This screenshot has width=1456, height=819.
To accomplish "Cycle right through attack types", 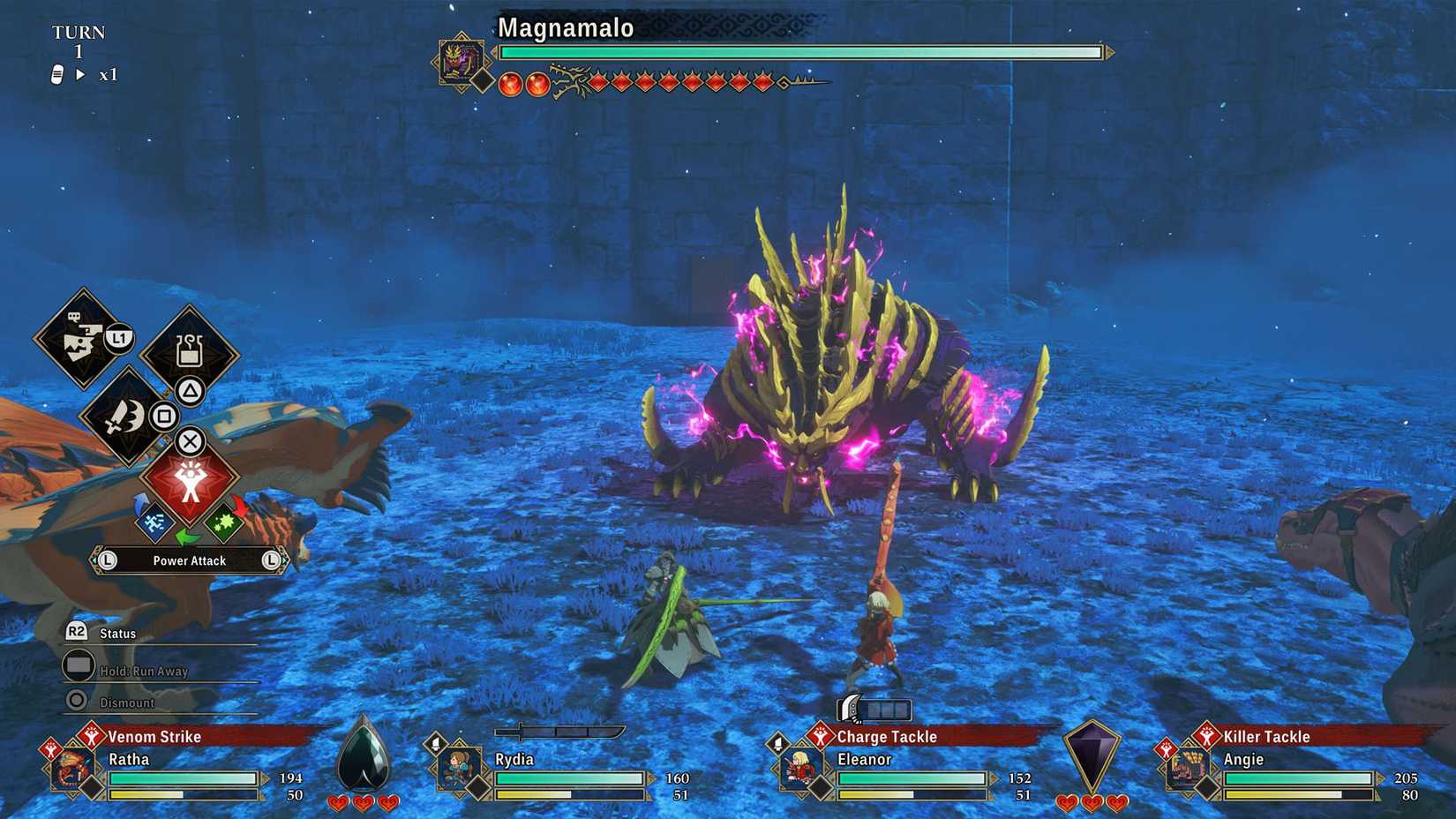I will [x=271, y=560].
